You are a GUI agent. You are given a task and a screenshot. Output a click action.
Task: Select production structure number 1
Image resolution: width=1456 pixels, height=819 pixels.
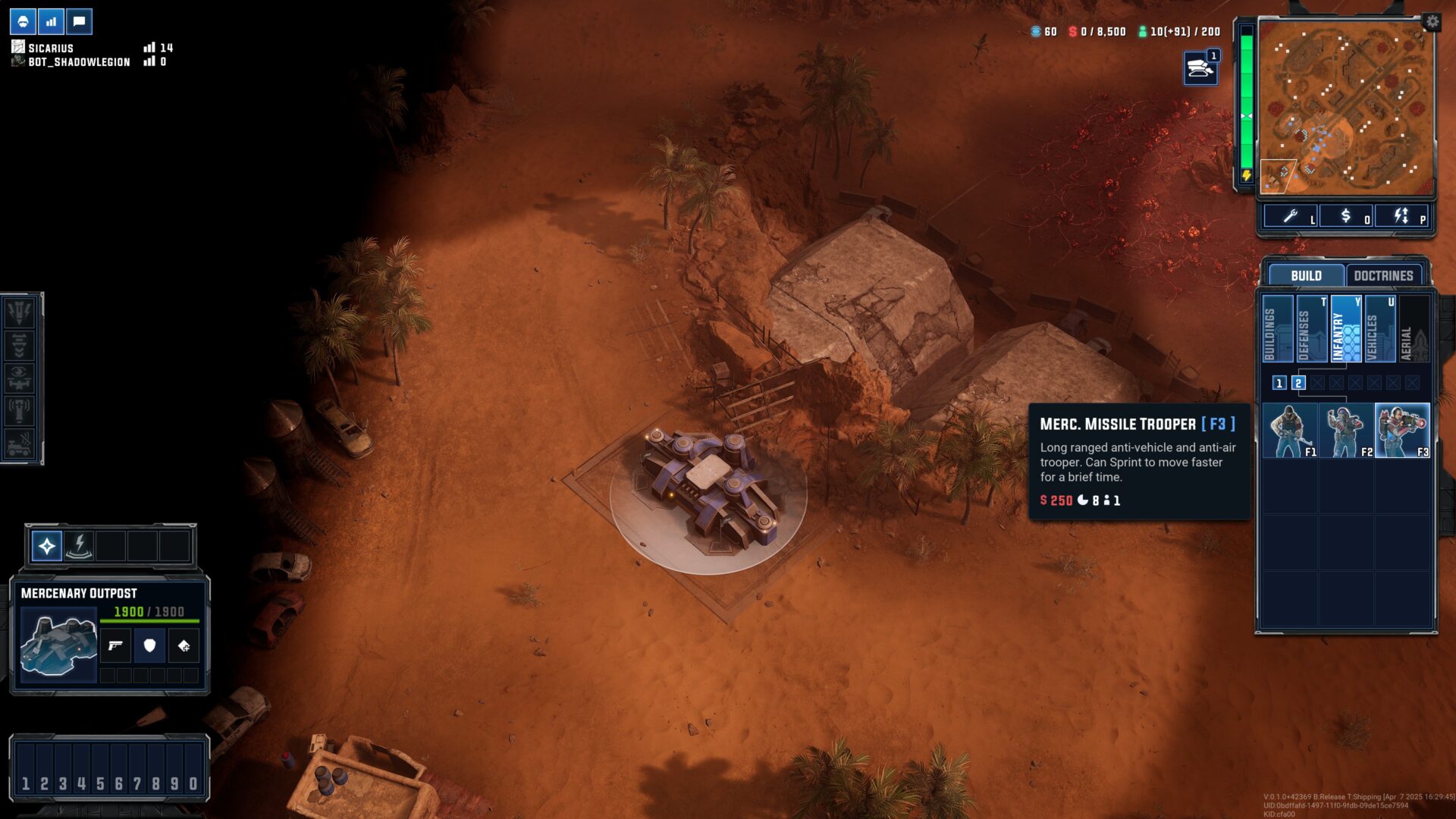(1279, 383)
